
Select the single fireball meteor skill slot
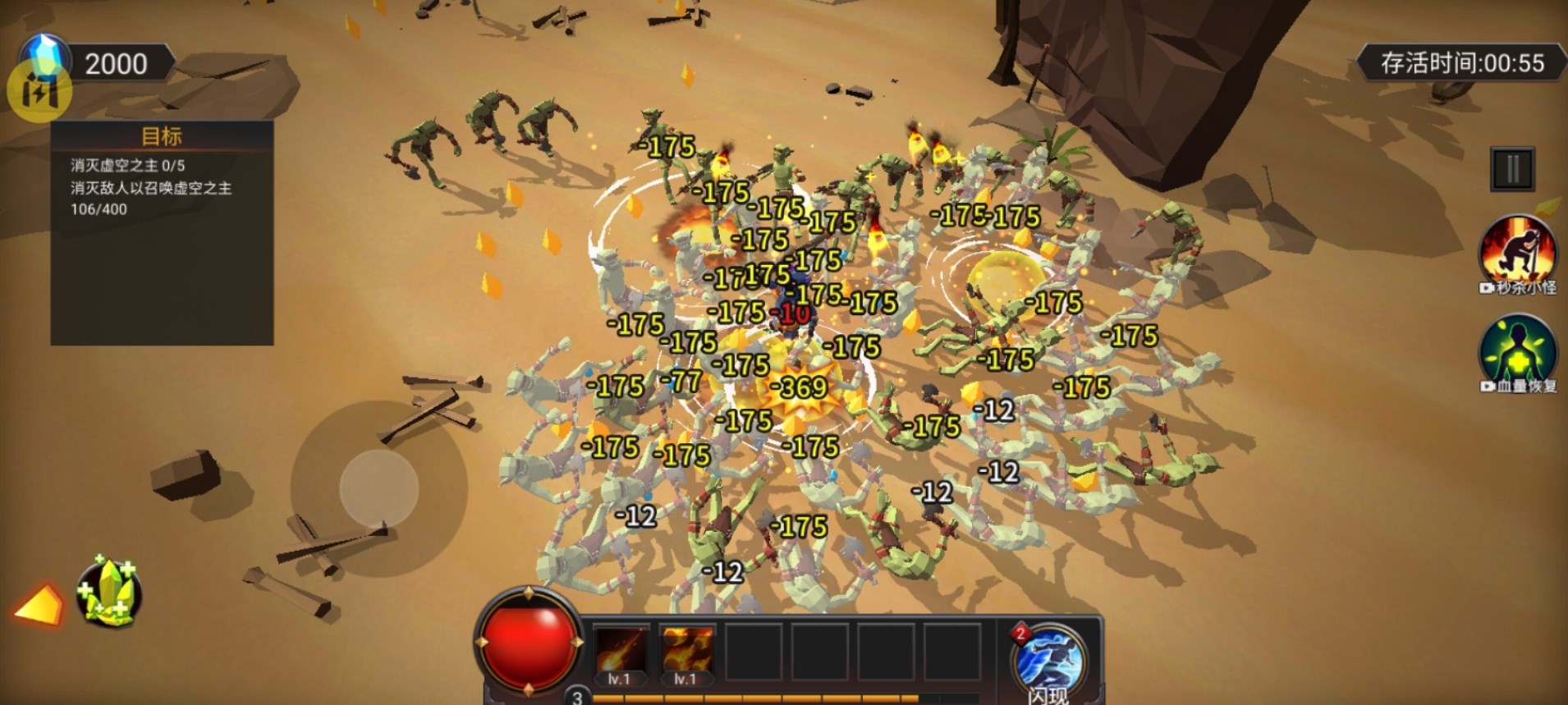tap(620, 654)
